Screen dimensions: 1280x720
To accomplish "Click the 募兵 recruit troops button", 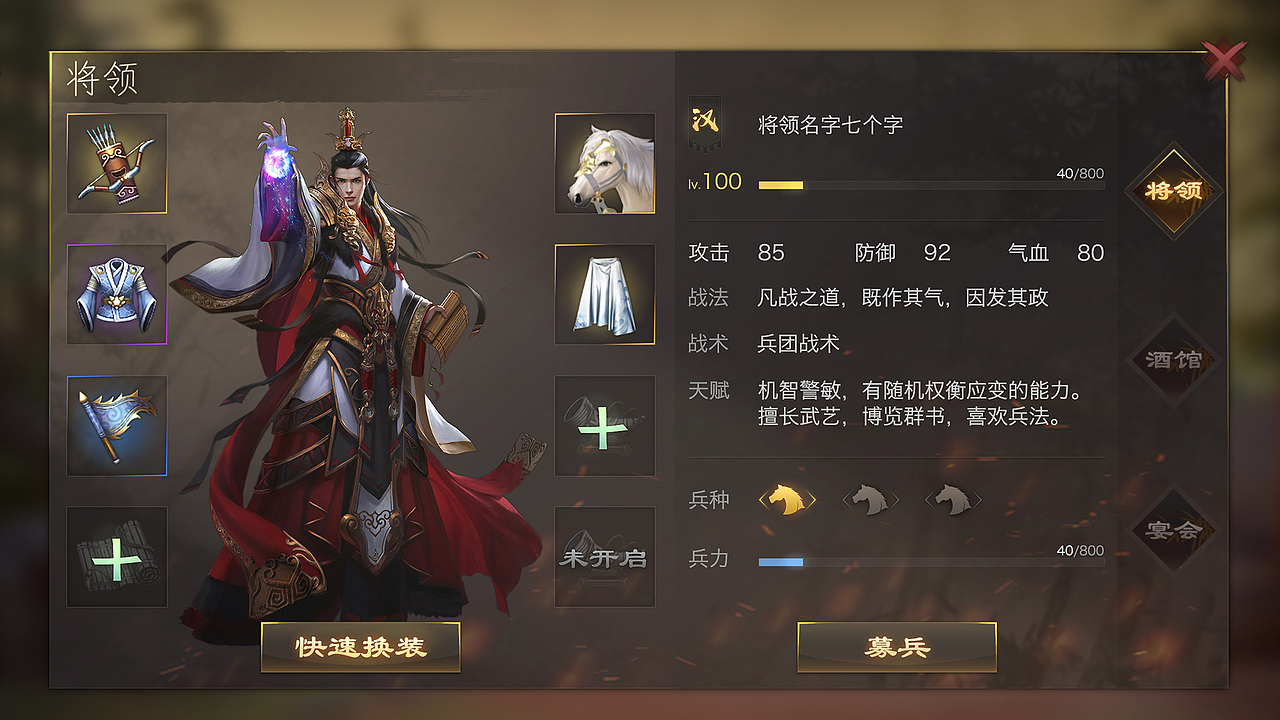I will [895, 646].
